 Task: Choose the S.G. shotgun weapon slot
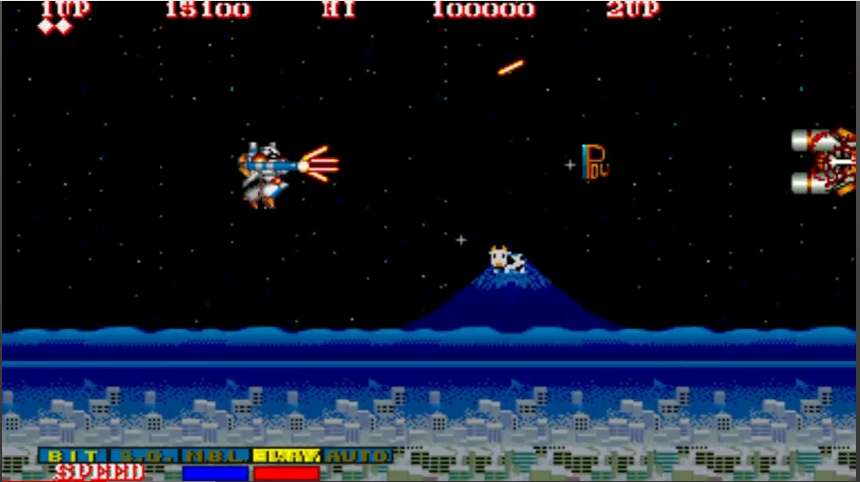[145, 456]
